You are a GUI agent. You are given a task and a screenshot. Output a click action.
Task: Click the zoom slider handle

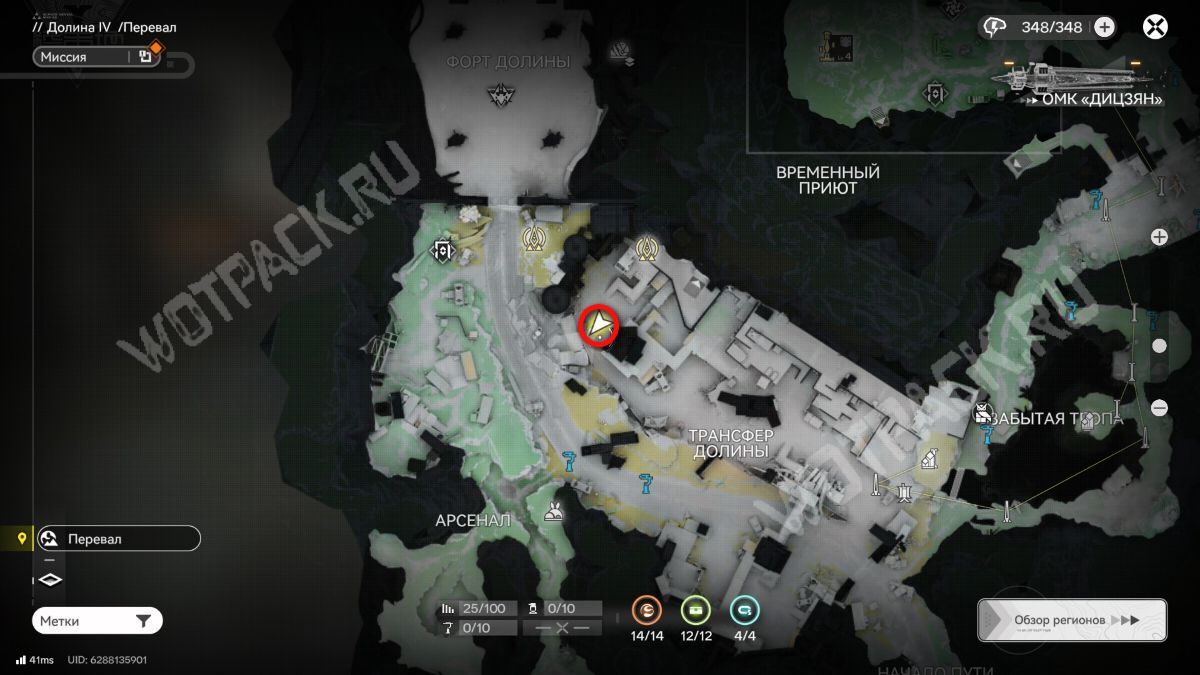pos(1159,346)
